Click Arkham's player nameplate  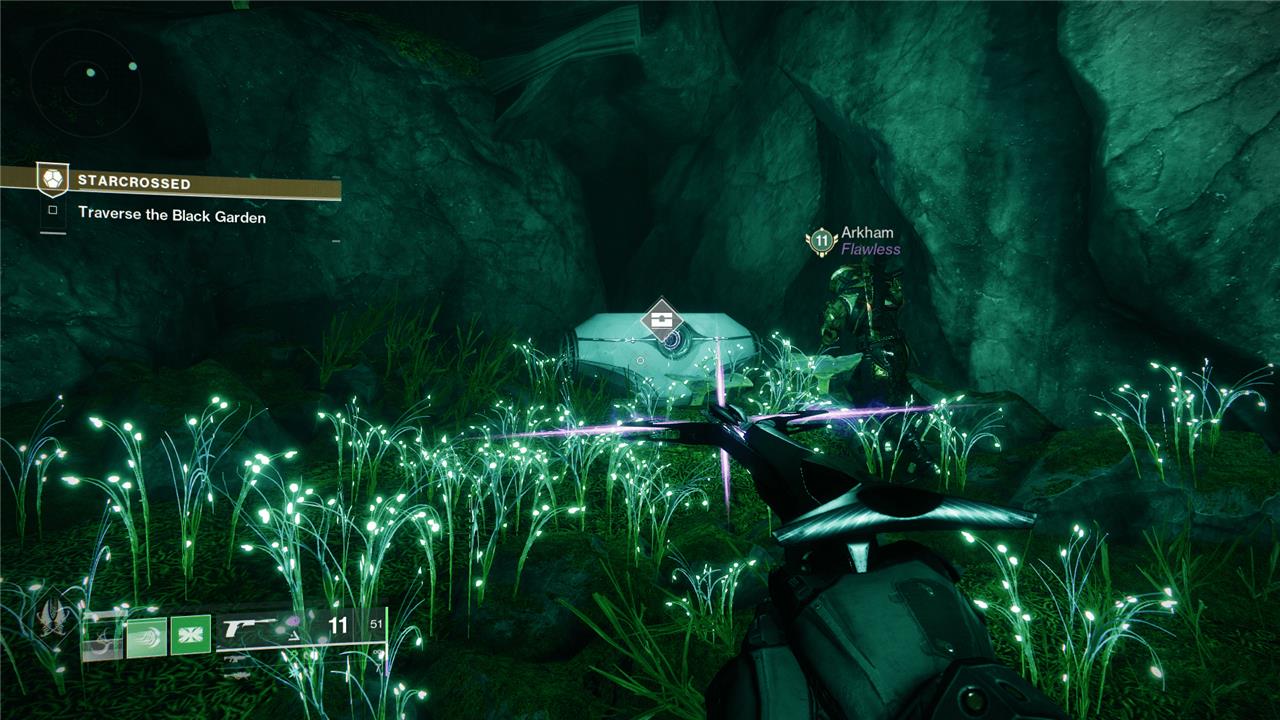click(x=867, y=233)
